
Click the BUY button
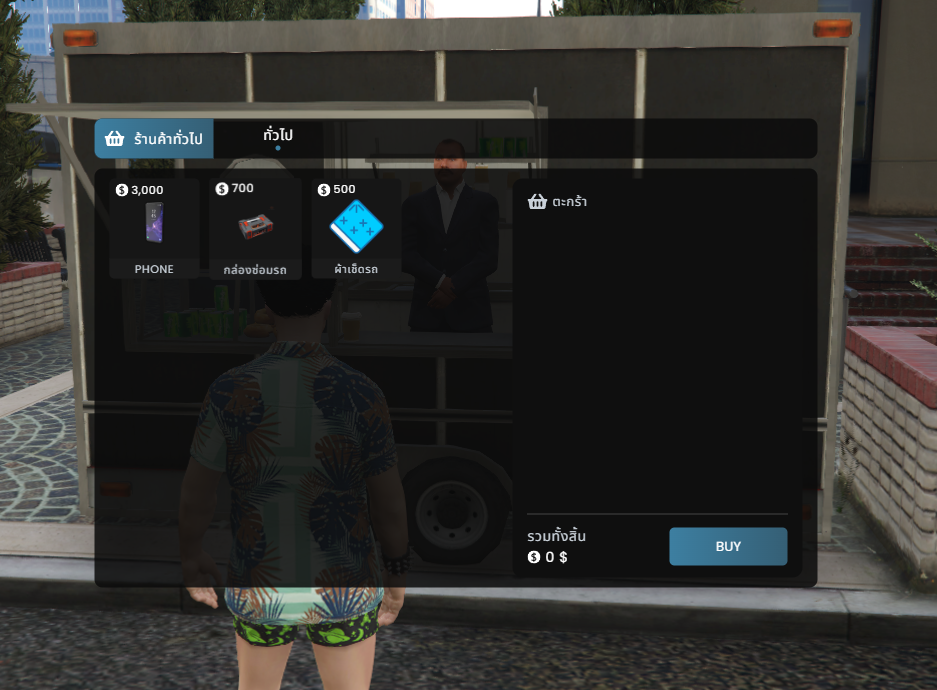[x=728, y=546]
